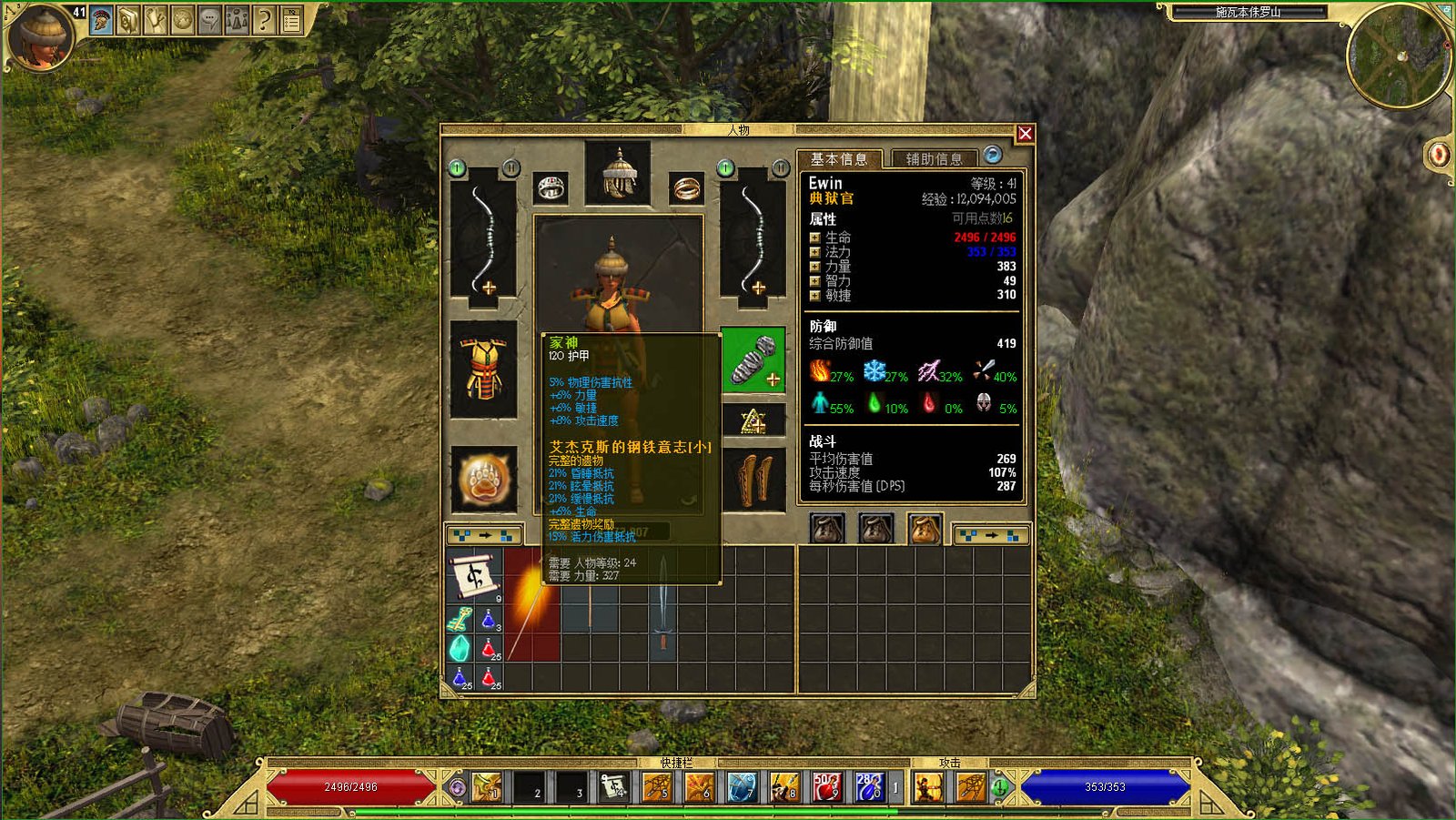Open the party management icon
This screenshot has width=1456, height=820.
(236, 19)
